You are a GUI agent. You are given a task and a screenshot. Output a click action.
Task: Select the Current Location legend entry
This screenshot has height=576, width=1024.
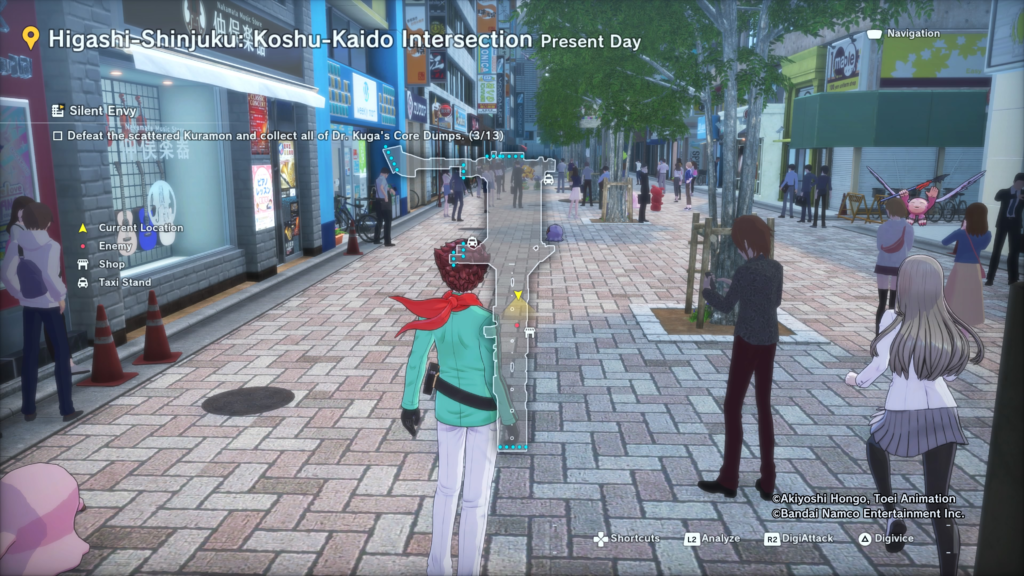(139, 228)
